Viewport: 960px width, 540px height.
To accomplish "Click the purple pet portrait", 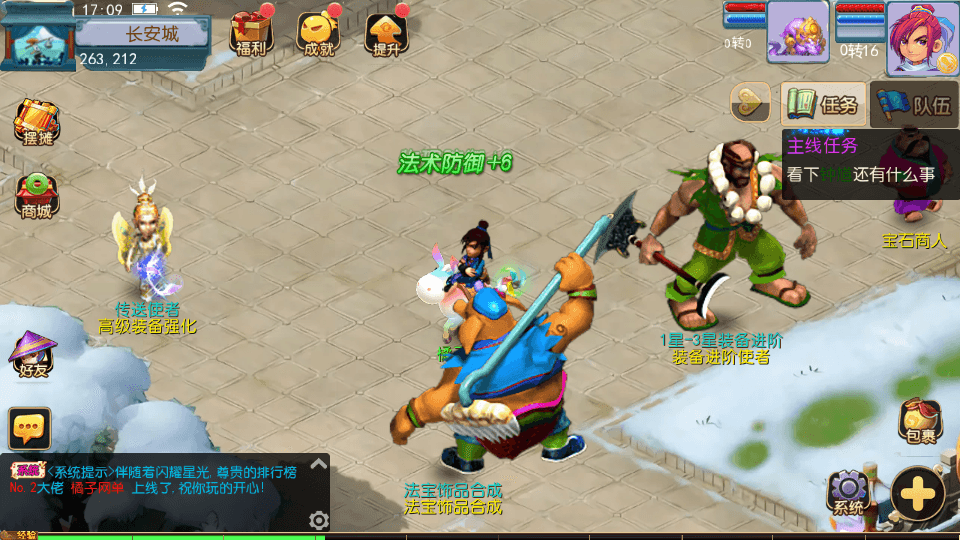I will 797,31.
